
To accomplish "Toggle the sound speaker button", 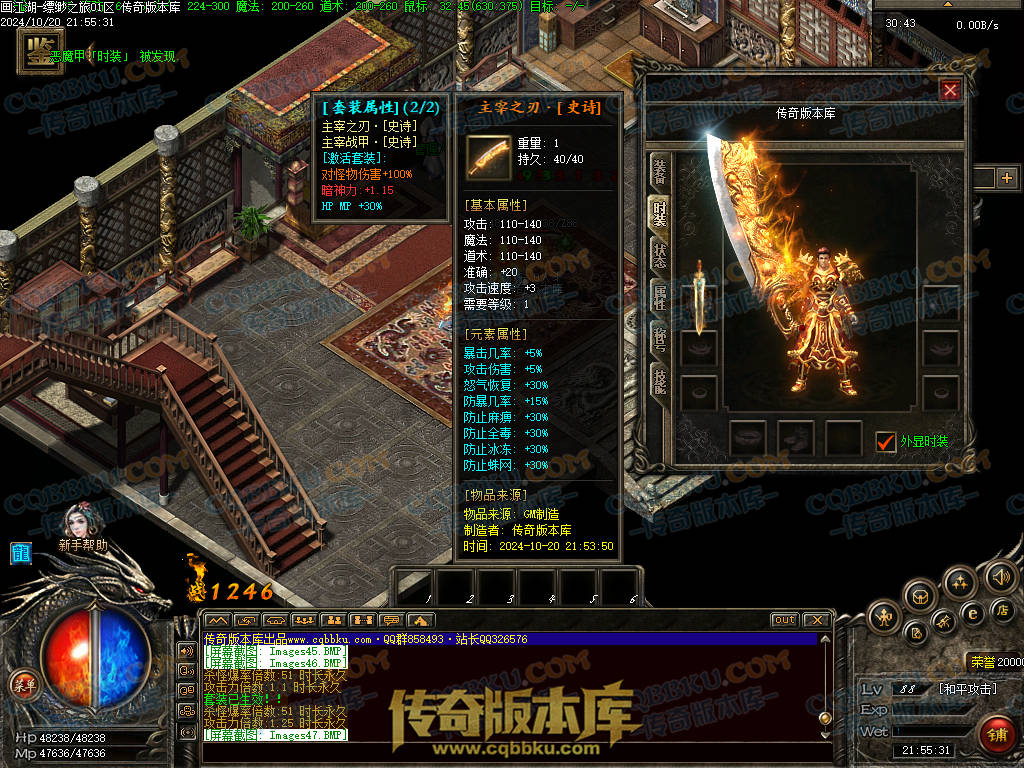I will (x=1000, y=576).
